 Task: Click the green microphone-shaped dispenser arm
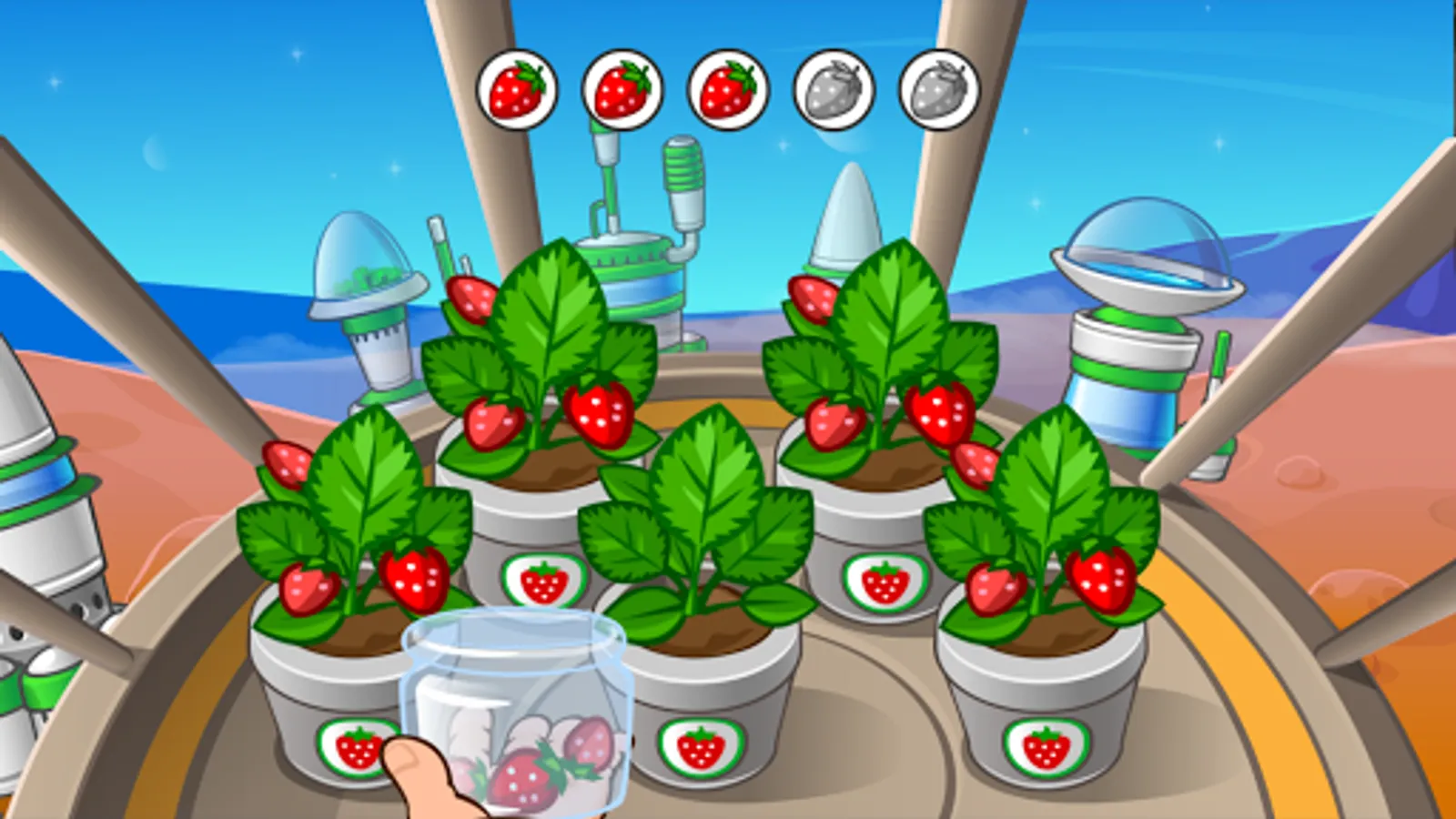(682, 177)
